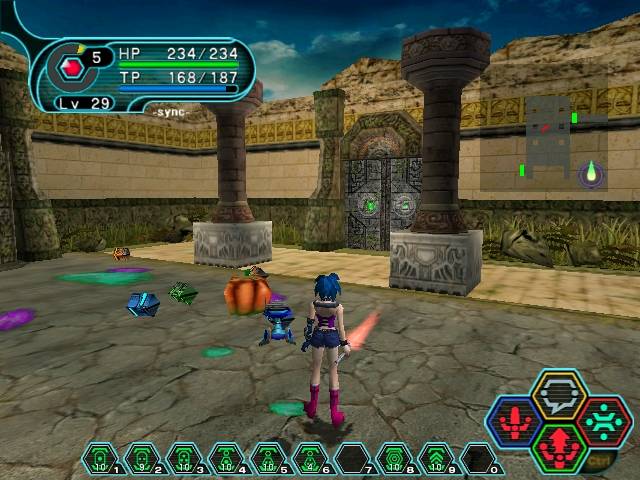Activate hotbar slot 3
Screen dimensions: 640x480
184,458
